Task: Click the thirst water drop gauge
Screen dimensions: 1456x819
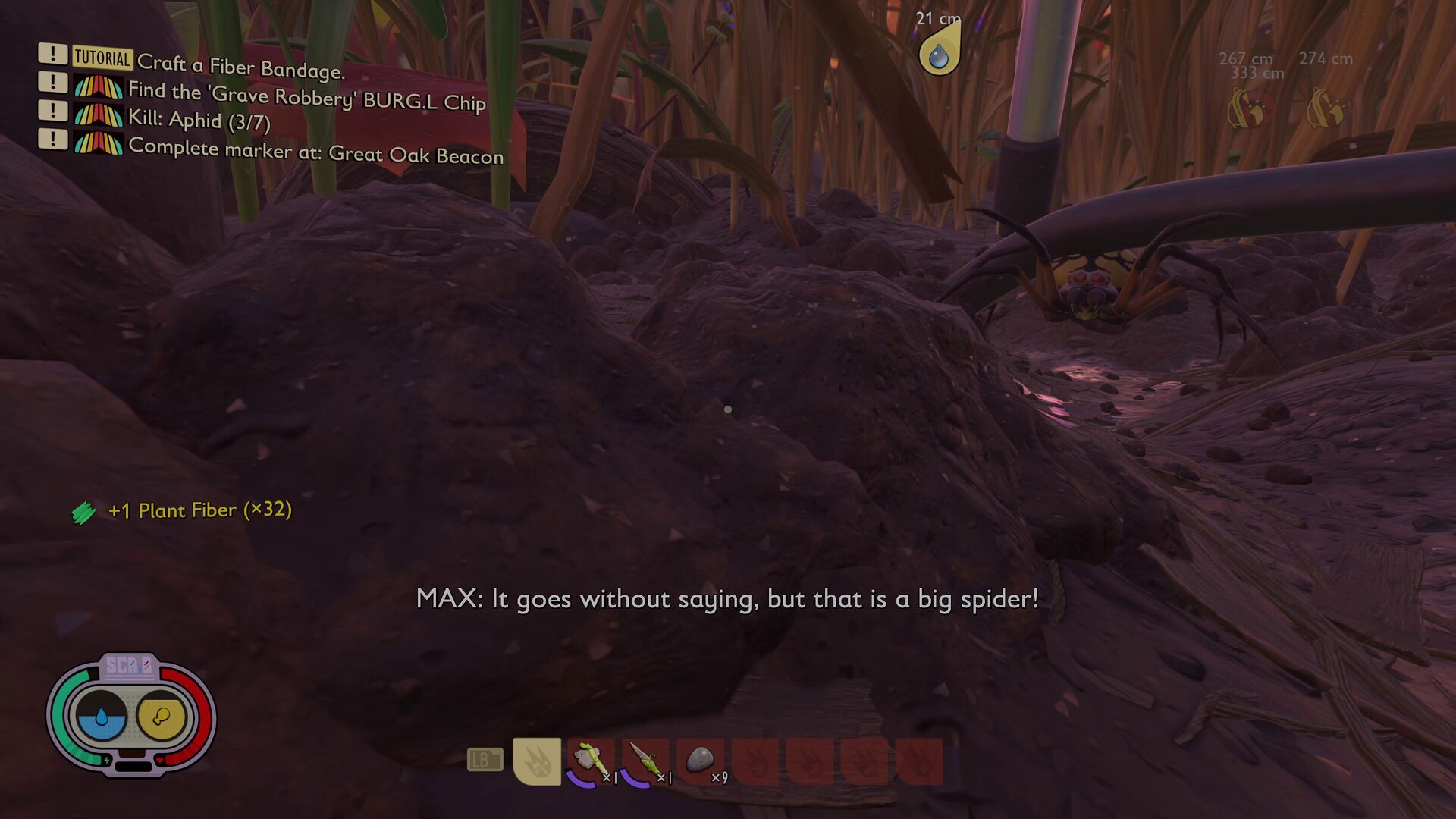Action: click(x=101, y=716)
